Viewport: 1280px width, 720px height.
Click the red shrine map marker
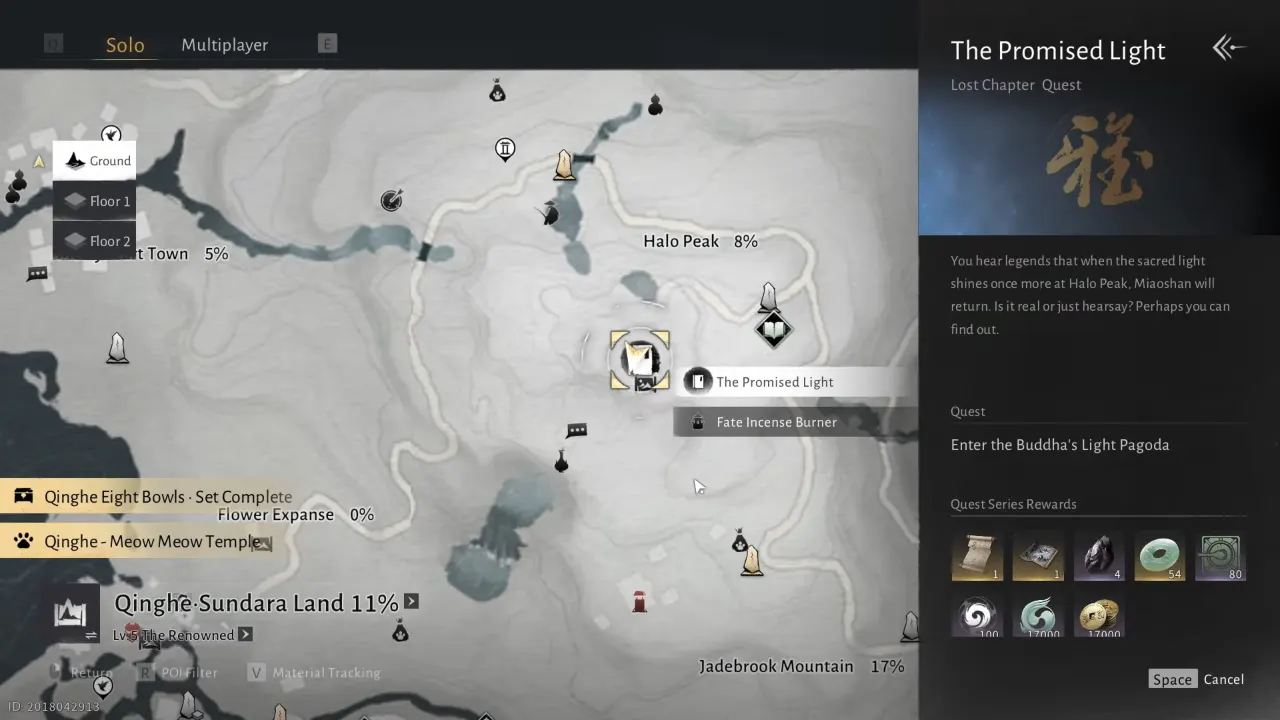639,601
